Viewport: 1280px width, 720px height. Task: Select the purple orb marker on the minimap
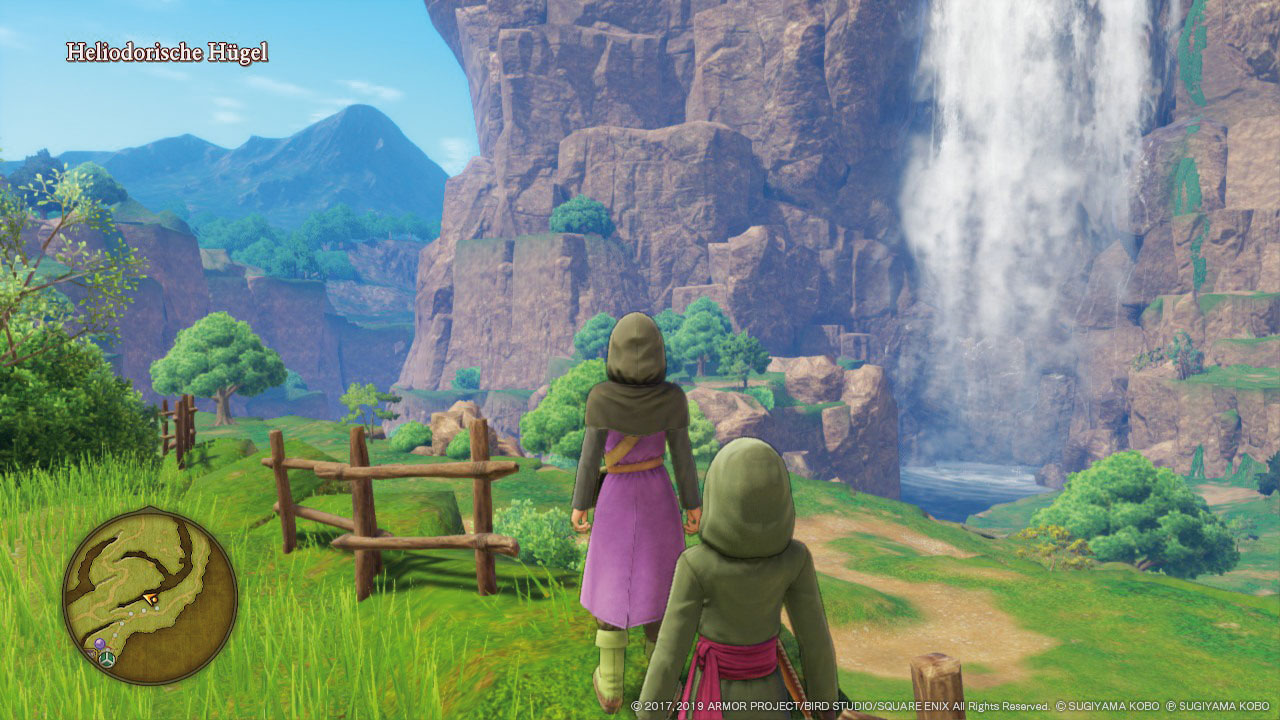pyautogui.click(x=99, y=644)
